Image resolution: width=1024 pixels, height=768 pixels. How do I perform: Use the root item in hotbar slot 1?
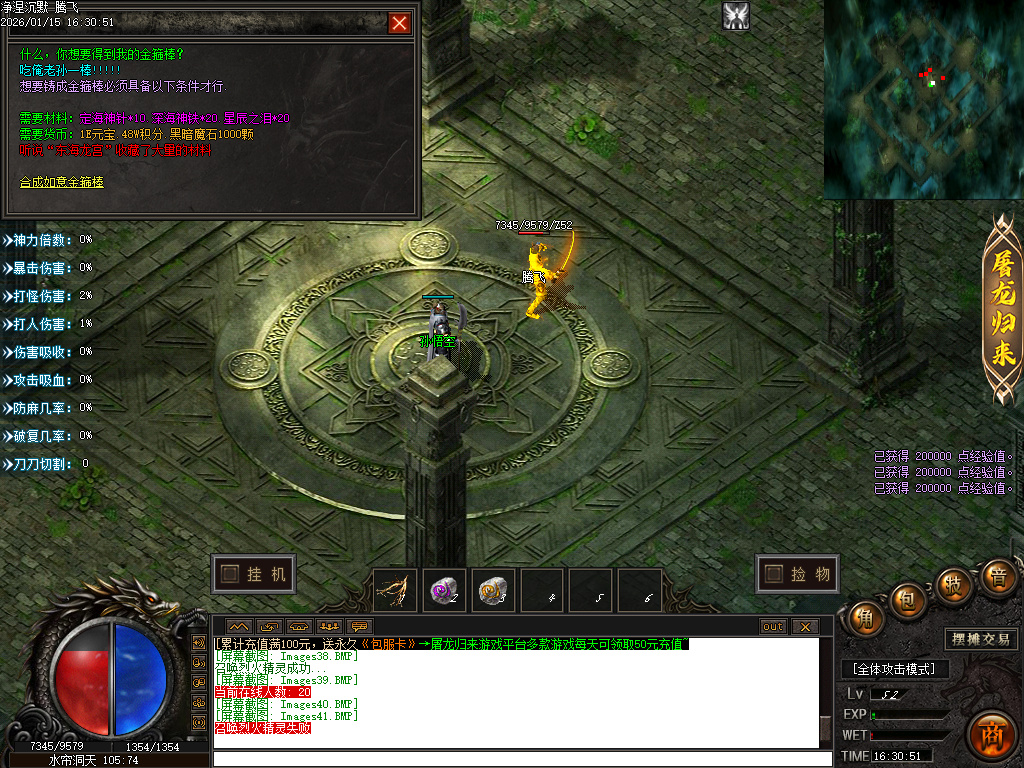click(x=396, y=590)
